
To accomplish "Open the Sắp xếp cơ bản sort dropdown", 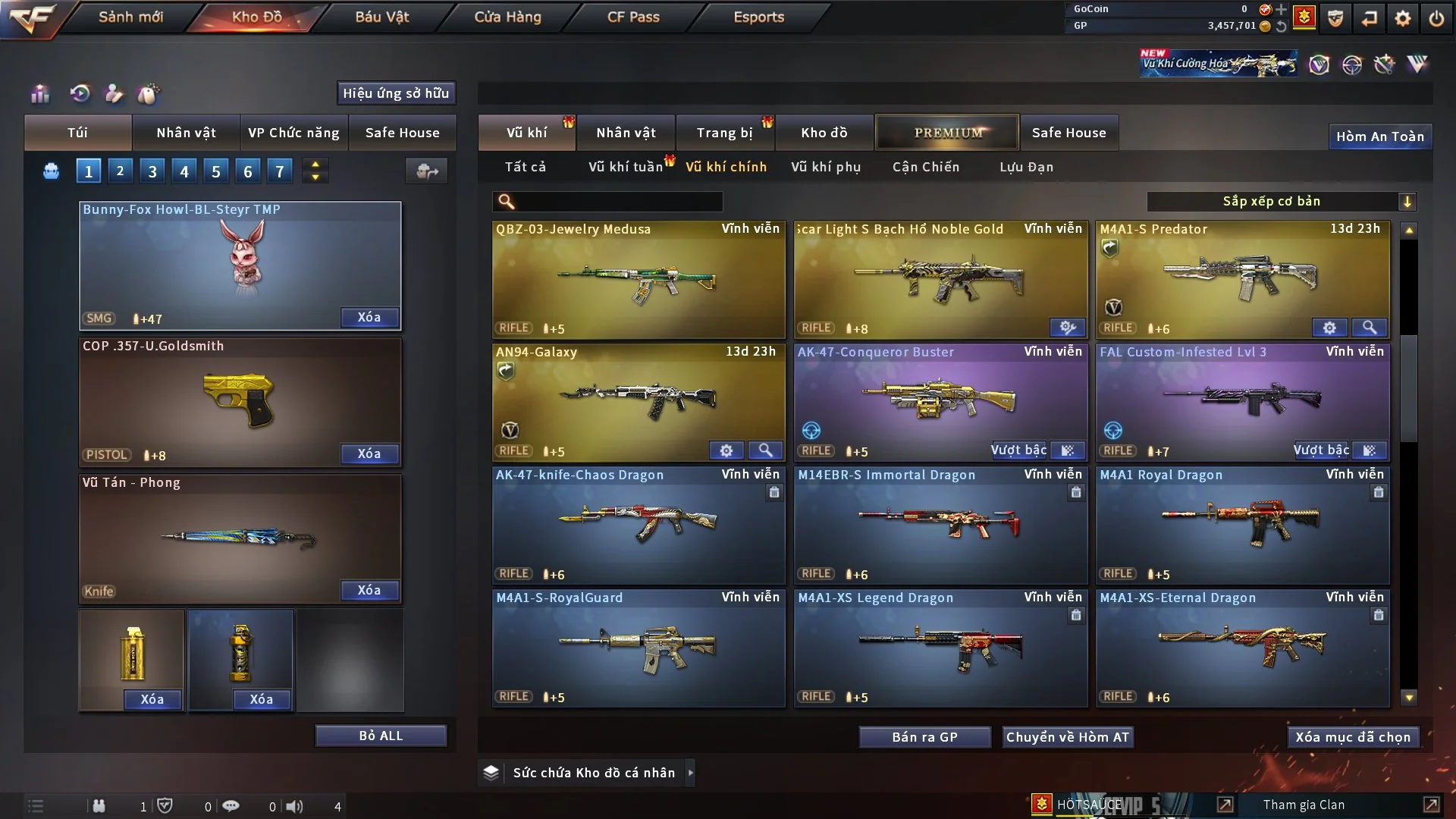I will coord(1281,201).
